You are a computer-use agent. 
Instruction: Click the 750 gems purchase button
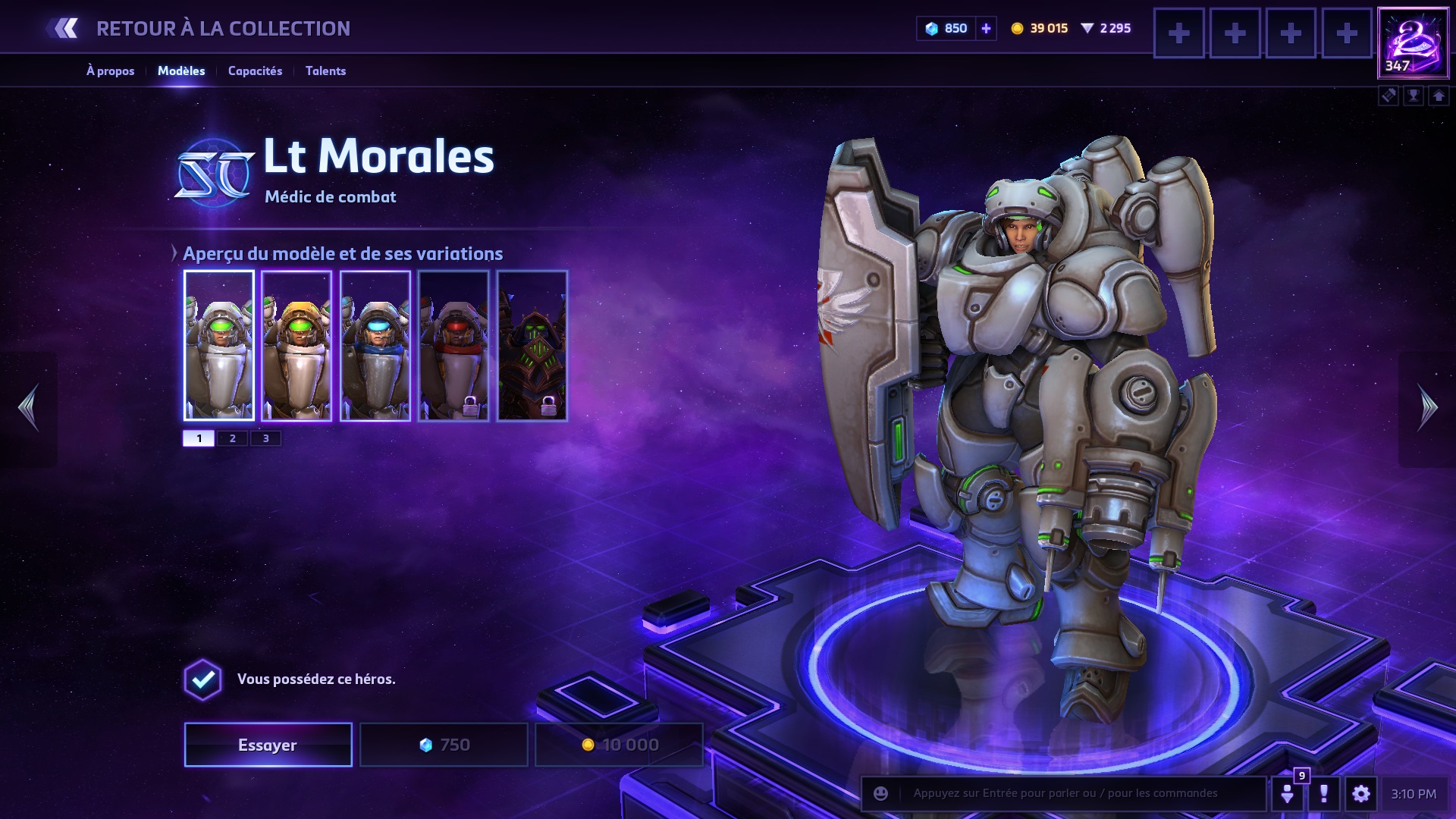pyautogui.click(x=444, y=745)
